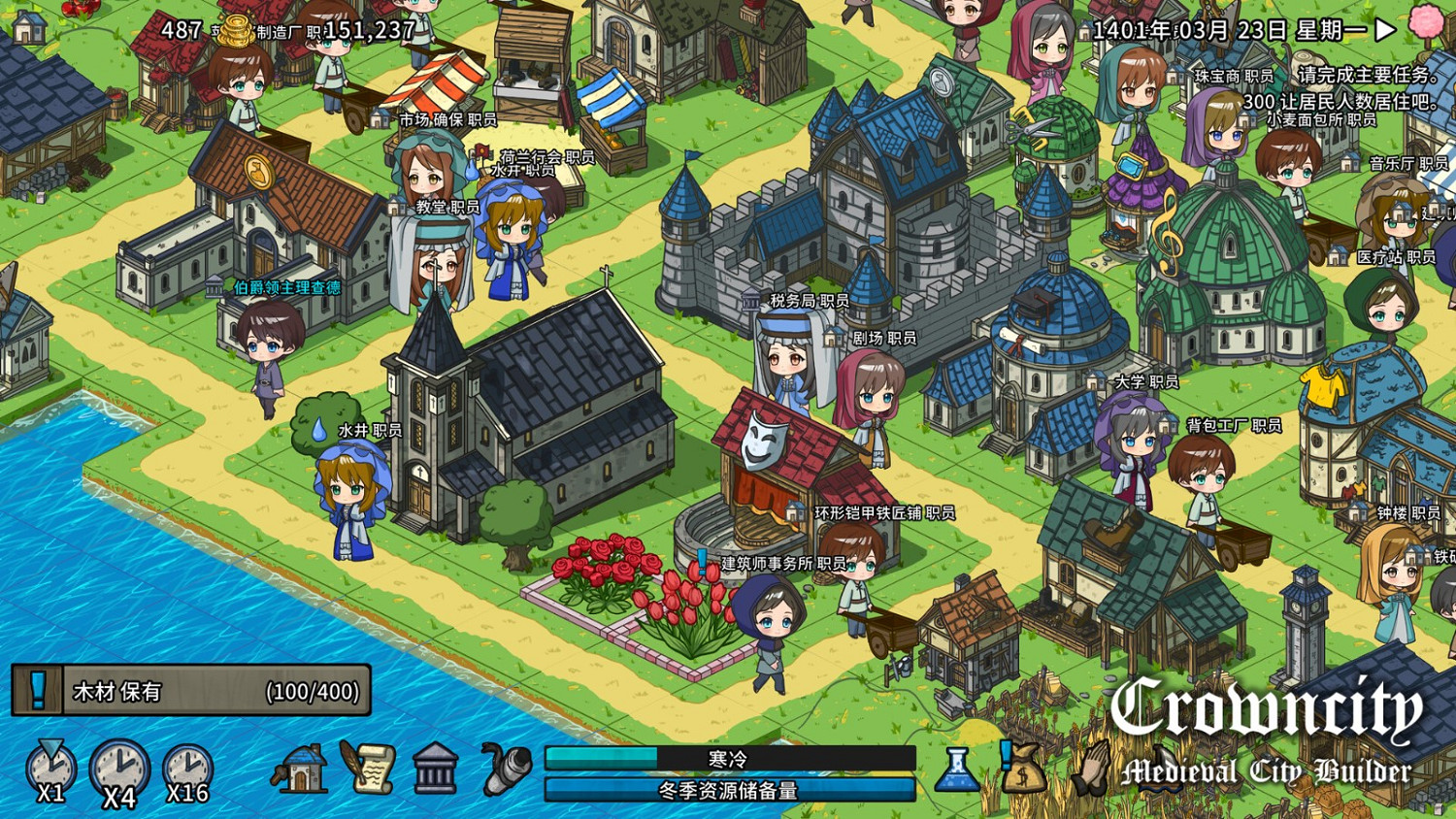The image size is (1456, 819).
Task: Expand the 寒冷 cold status bar
Action: click(x=726, y=756)
